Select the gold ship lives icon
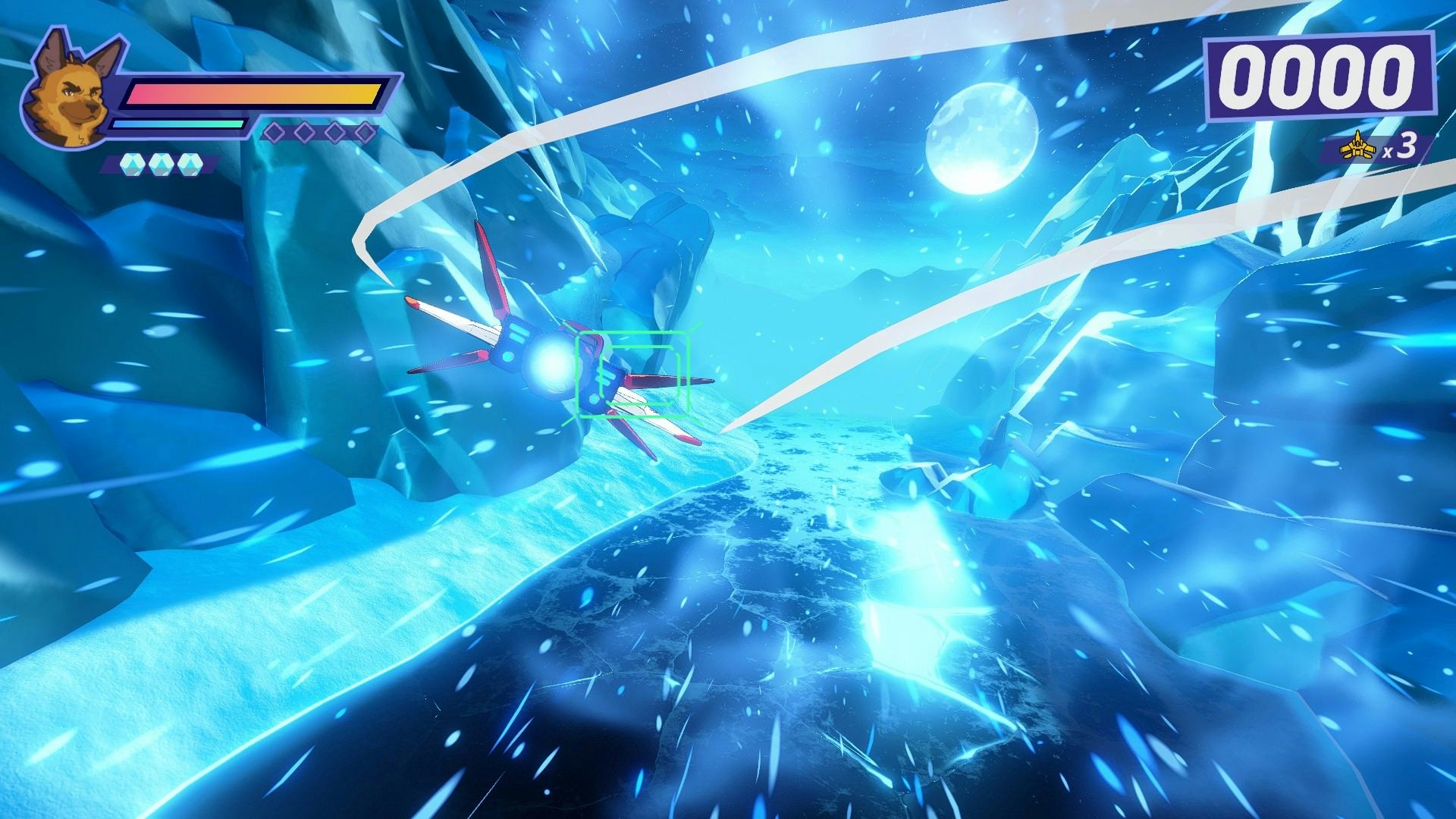This screenshot has height=819, width=1456. point(1357,150)
